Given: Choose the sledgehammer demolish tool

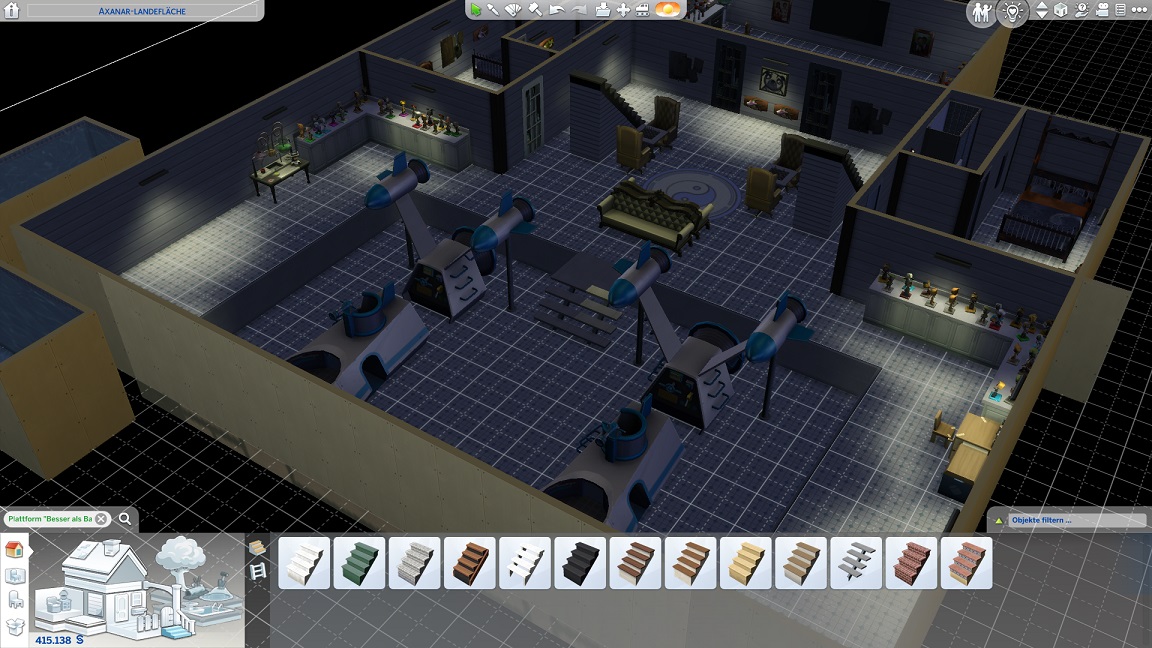Looking at the screenshot, I should pyautogui.click(x=535, y=10).
